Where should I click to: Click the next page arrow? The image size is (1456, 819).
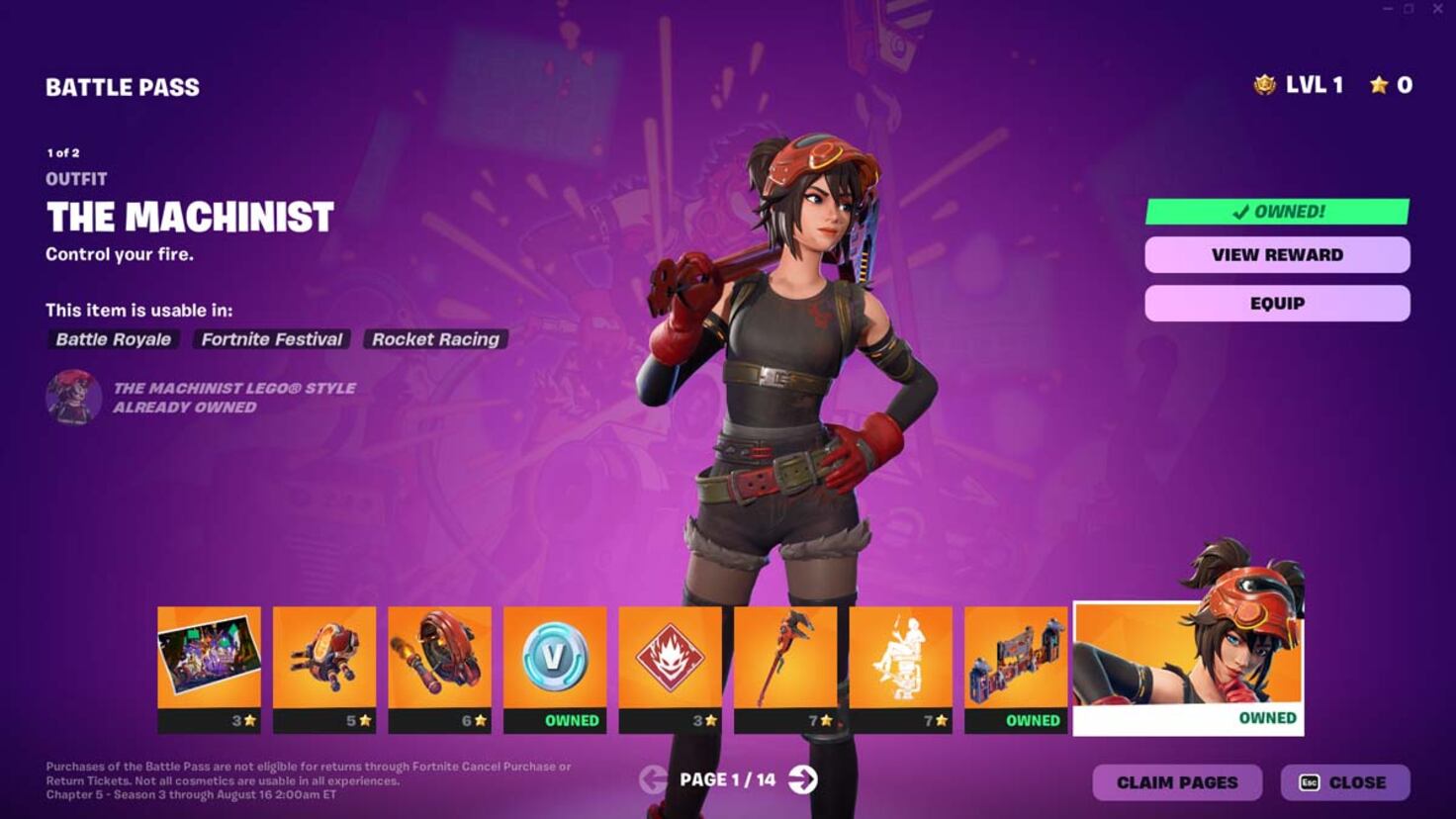point(801,779)
